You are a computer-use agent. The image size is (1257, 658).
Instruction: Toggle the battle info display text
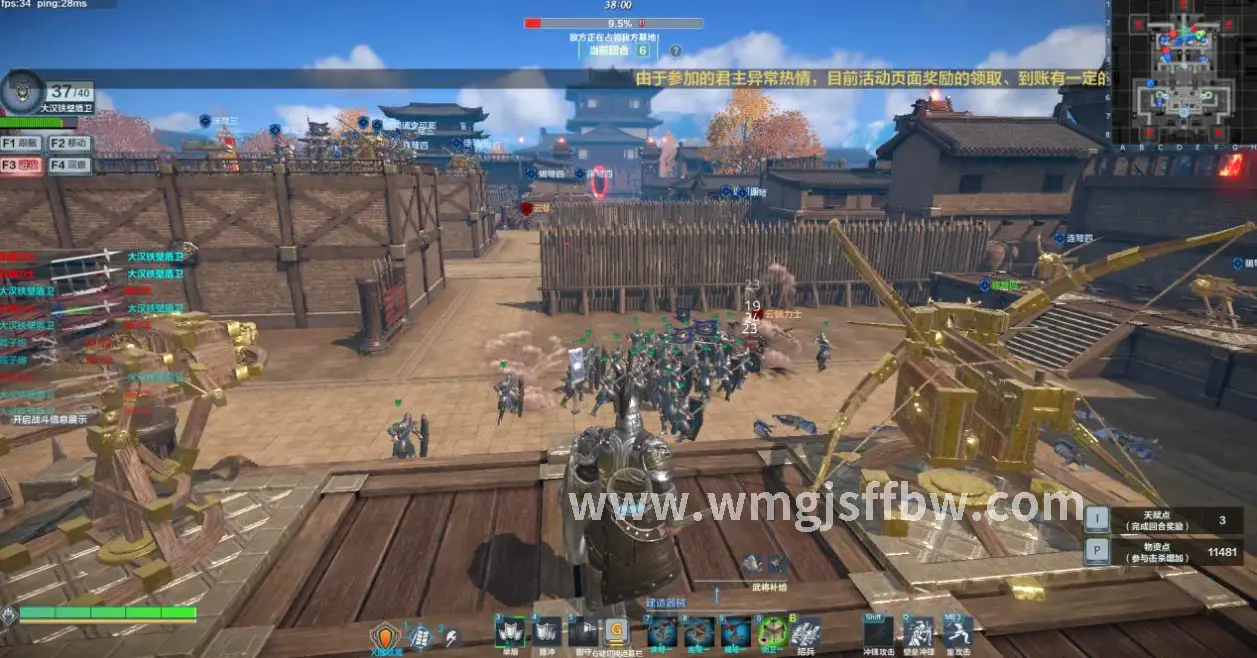(x=48, y=420)
